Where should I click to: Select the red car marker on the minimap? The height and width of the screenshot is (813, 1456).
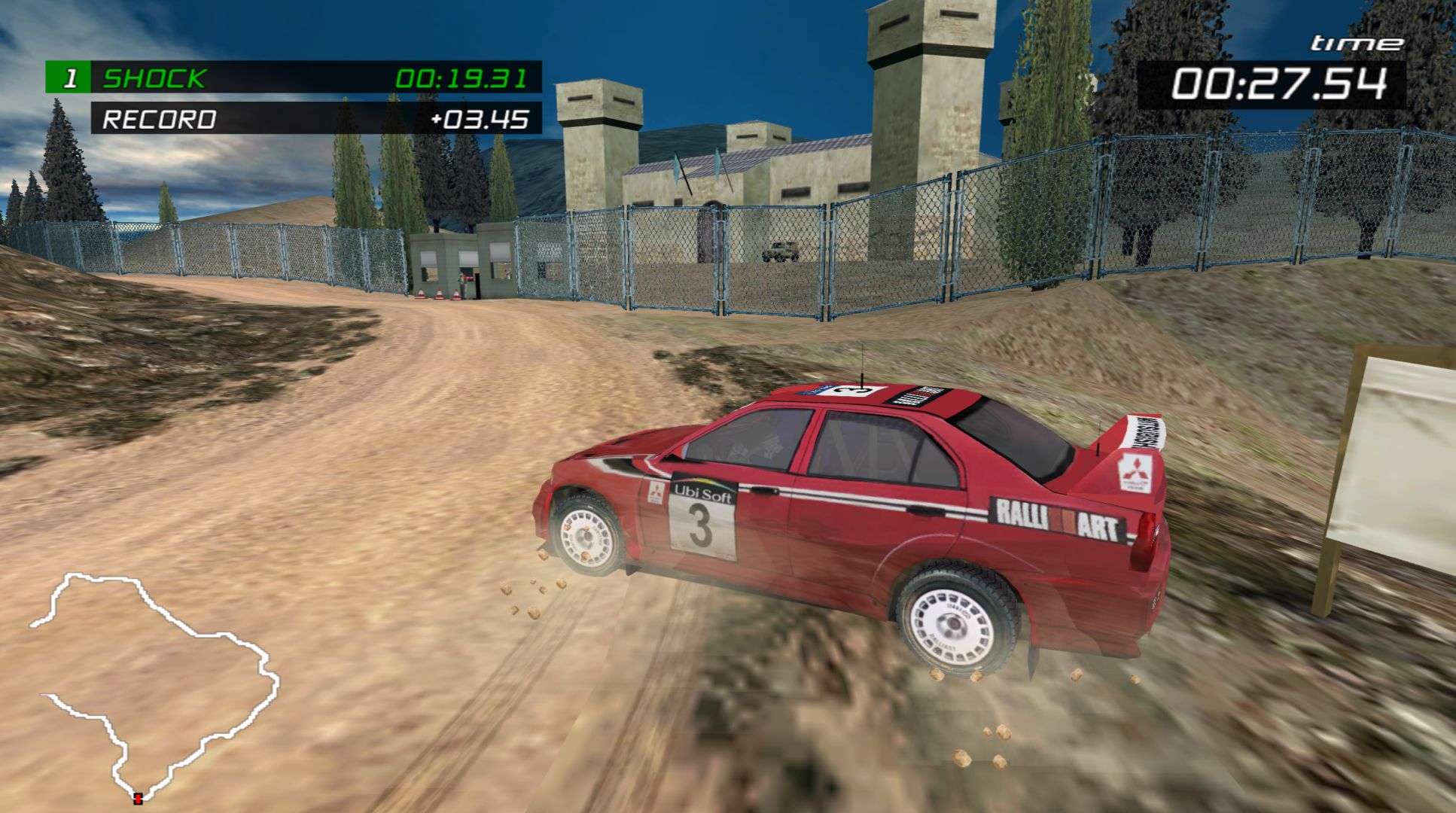(x=138, y=798)
